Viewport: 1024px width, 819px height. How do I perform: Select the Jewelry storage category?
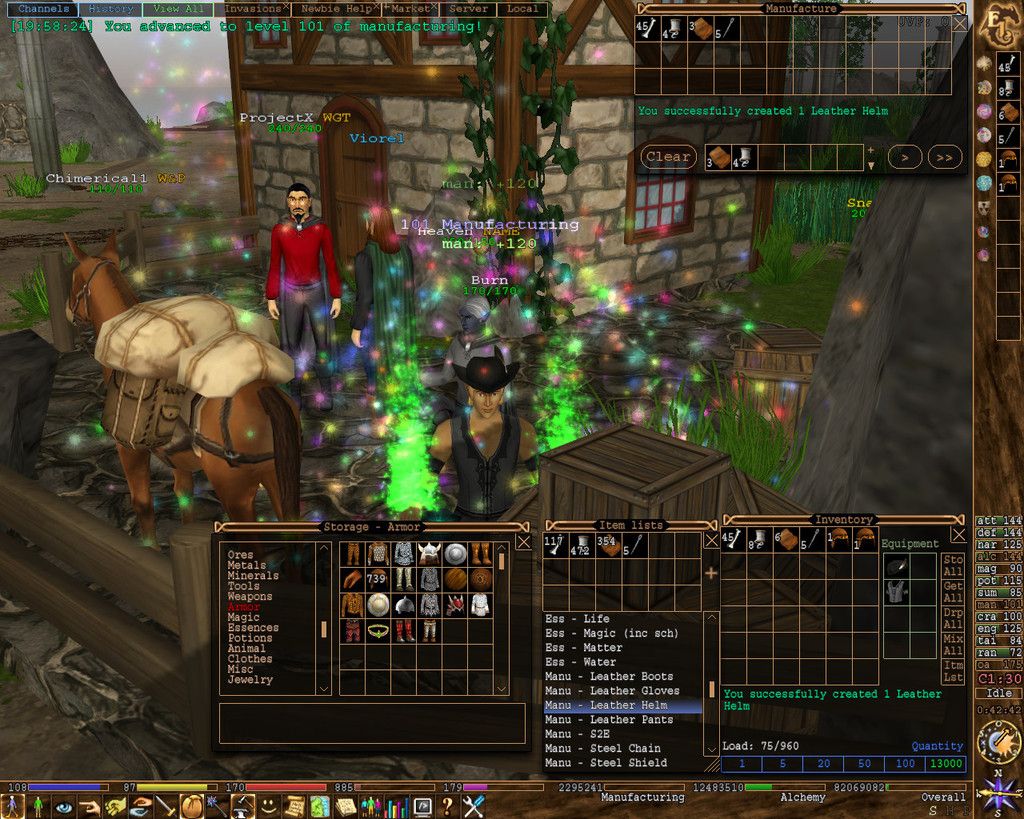tap(249, 680)
